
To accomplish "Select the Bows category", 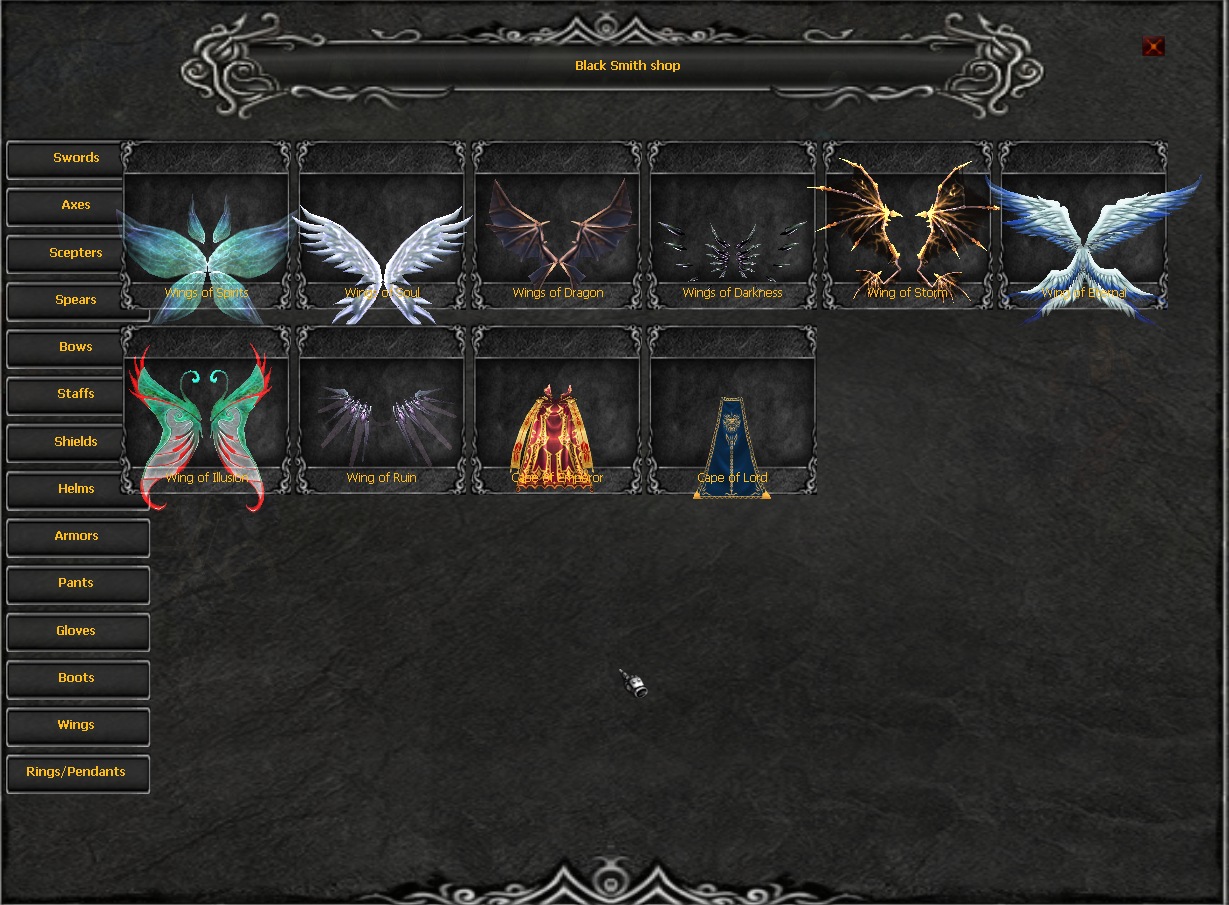I will [x=77, y=347].
